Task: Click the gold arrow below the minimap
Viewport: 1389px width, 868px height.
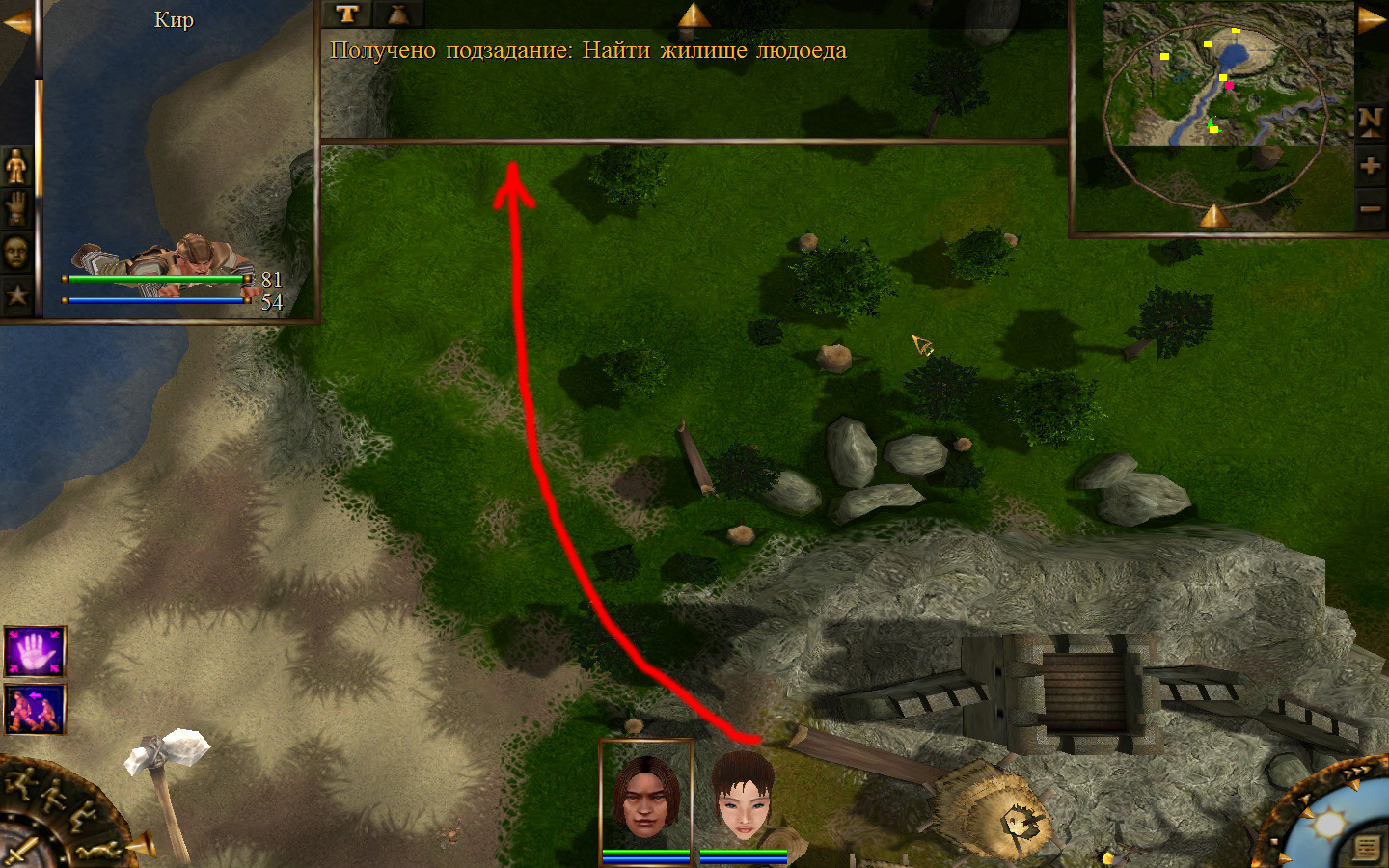Action: pyautogui.click(x=1213, y=216)
